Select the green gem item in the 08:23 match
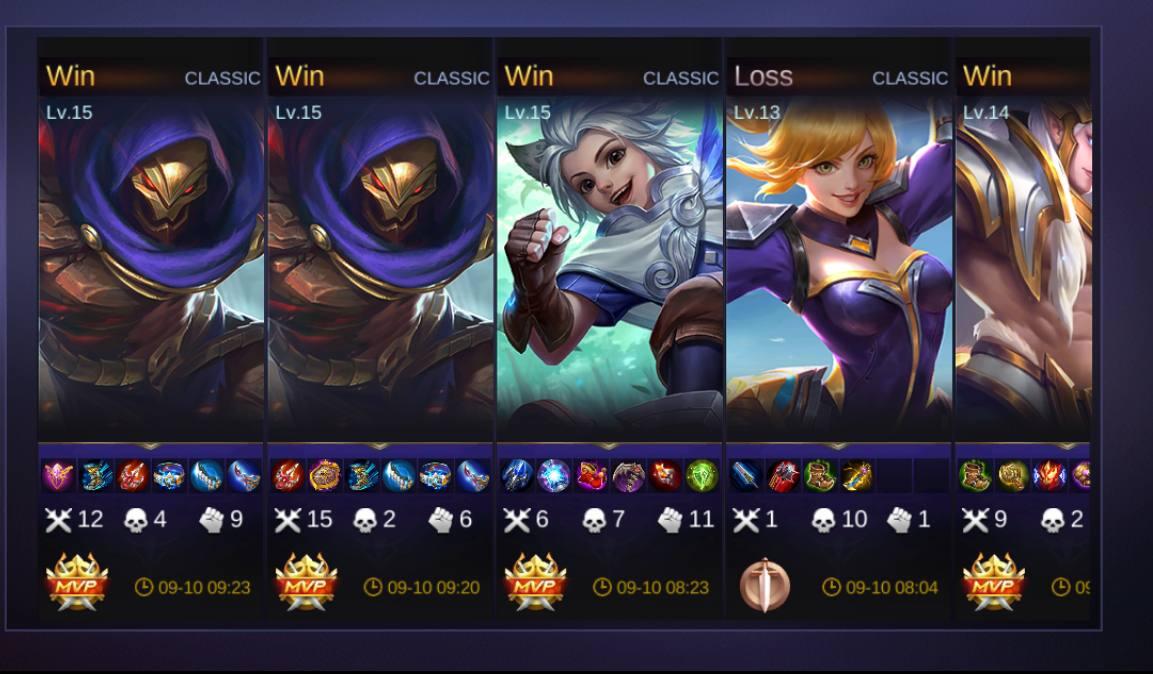 (702, 475)
